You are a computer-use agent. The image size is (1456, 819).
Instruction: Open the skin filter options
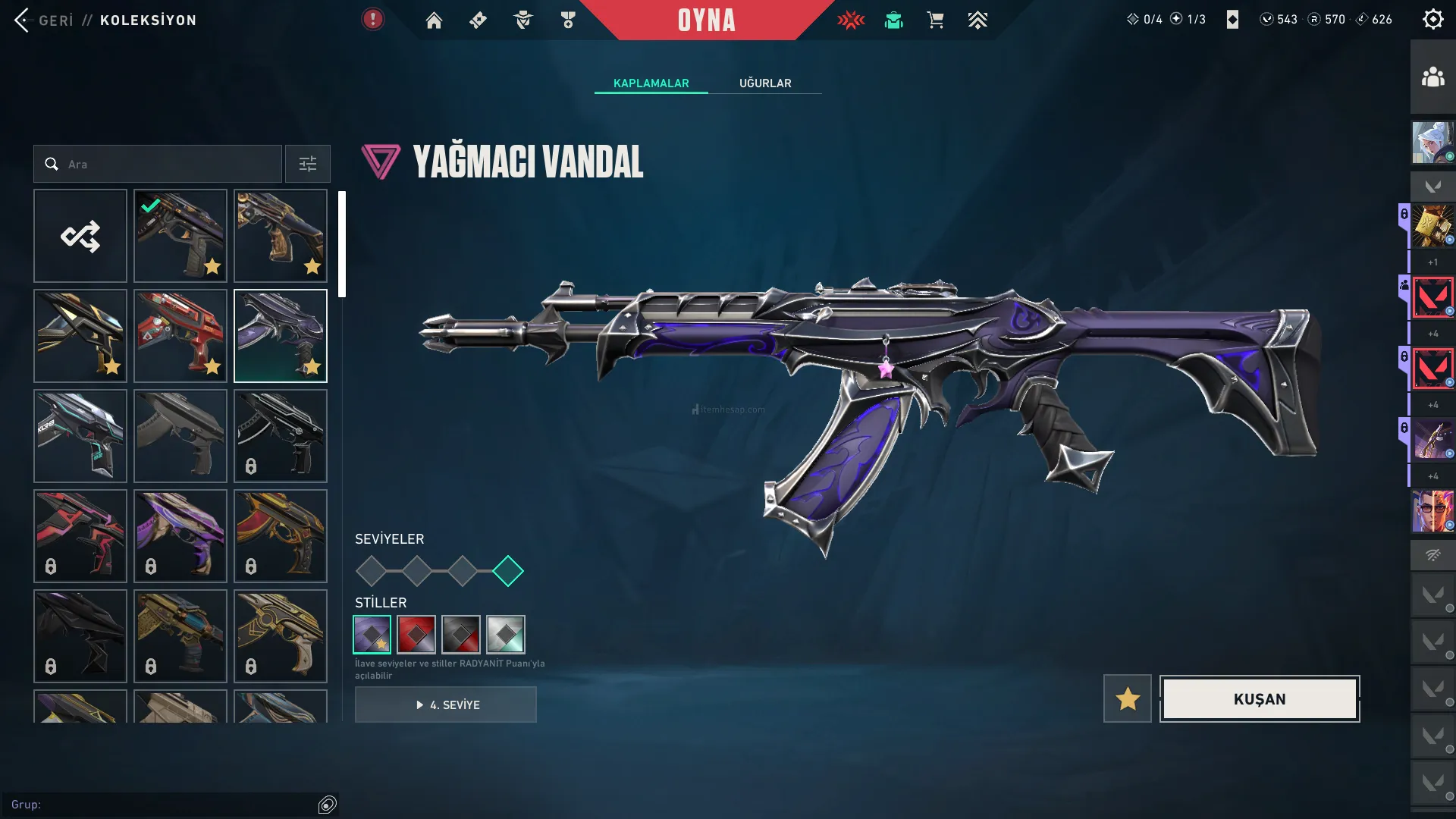307,164
